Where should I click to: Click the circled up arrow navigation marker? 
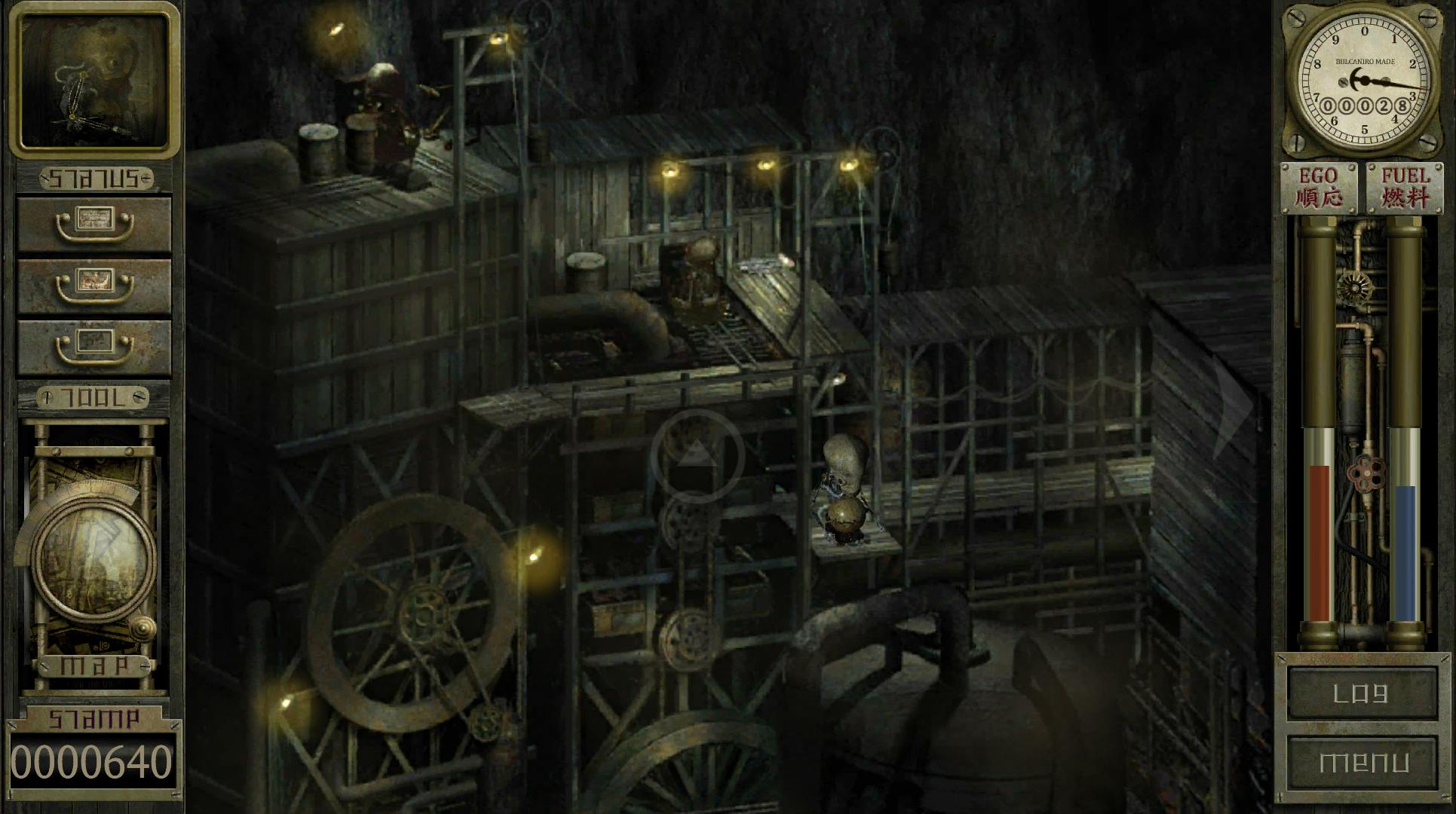pyautogui.click(x=697, y=455)
